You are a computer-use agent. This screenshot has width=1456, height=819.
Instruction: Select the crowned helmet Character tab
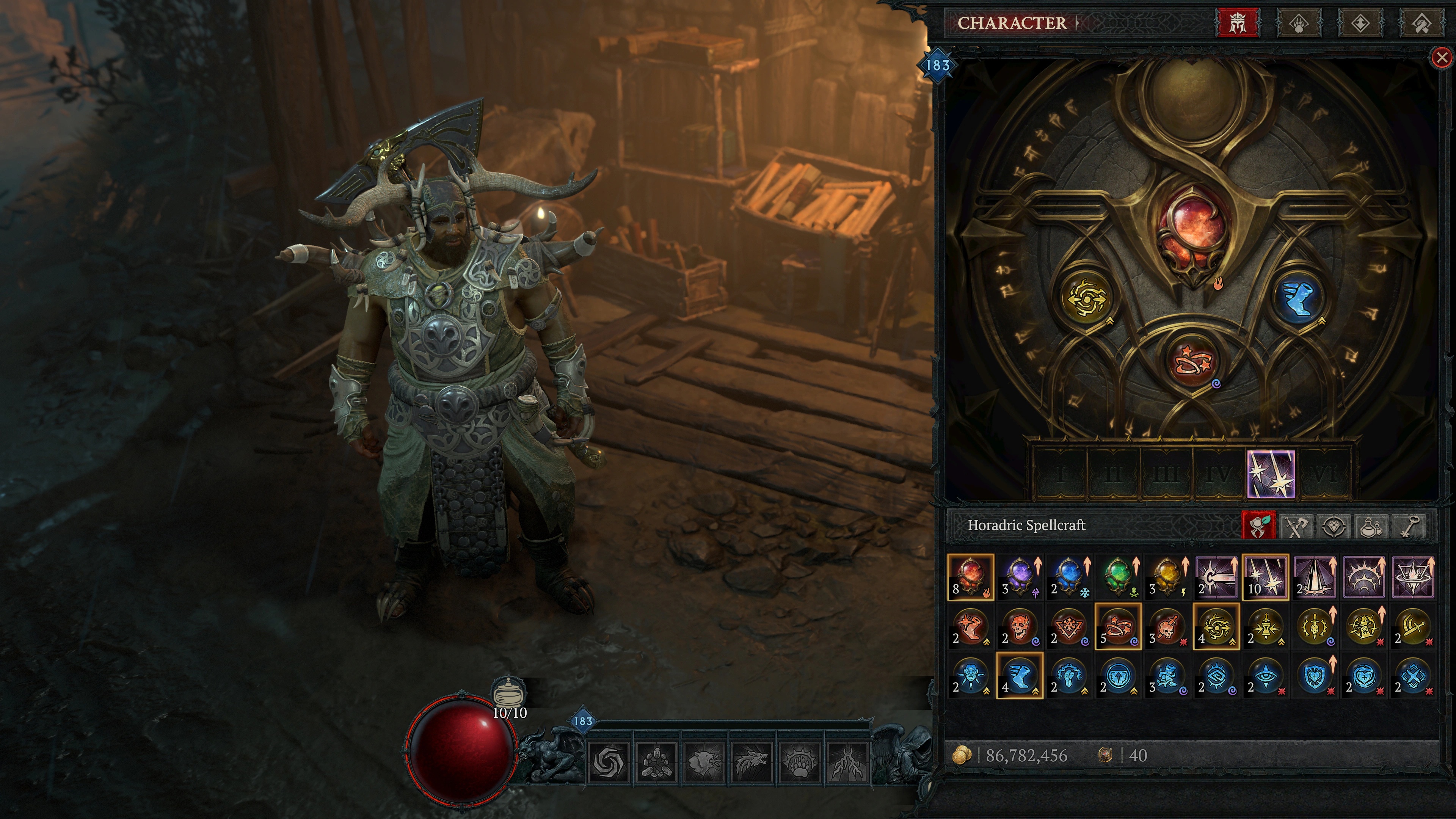[1237, 23]
